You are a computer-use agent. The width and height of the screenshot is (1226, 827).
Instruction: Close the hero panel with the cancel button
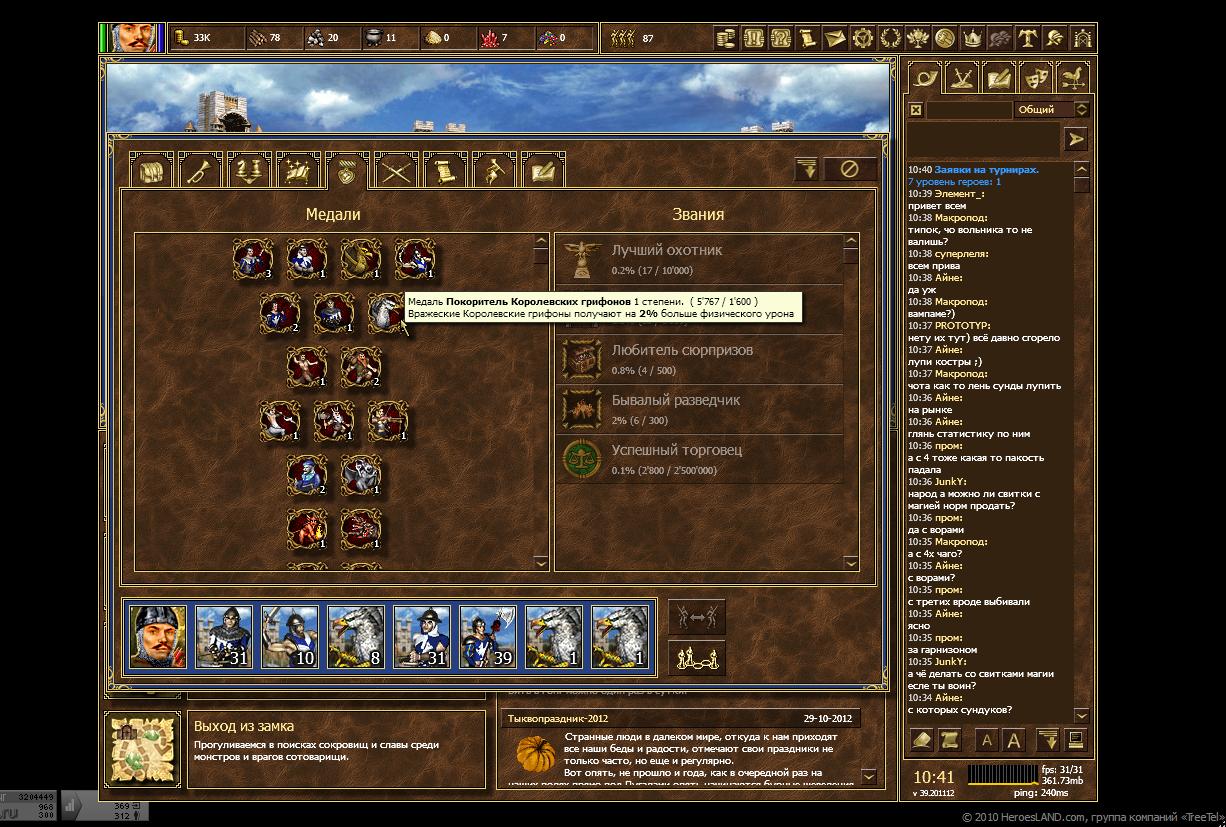(x=849, y=169)
